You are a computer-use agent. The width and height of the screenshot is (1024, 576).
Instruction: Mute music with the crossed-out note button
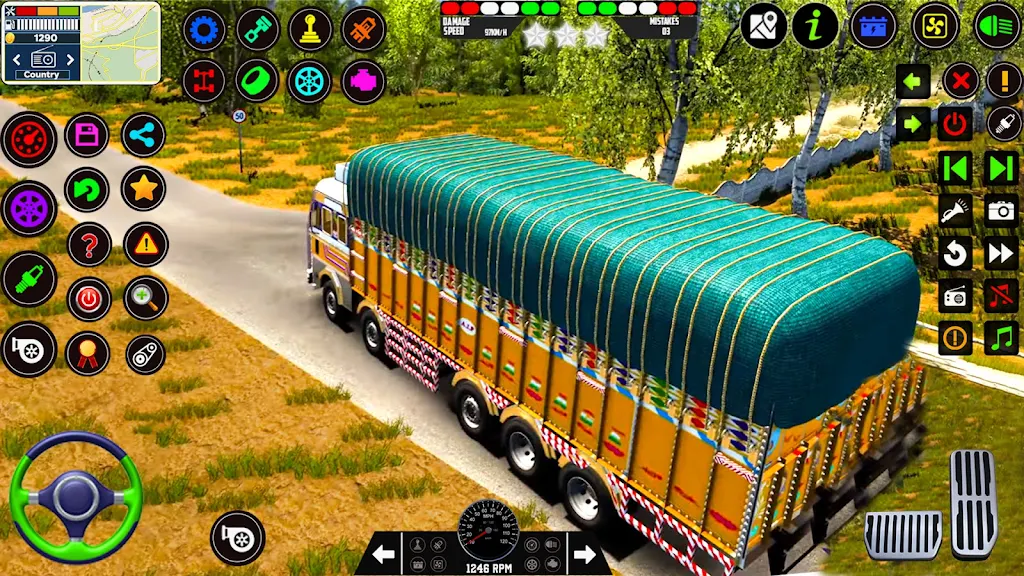coord(1001,295)
